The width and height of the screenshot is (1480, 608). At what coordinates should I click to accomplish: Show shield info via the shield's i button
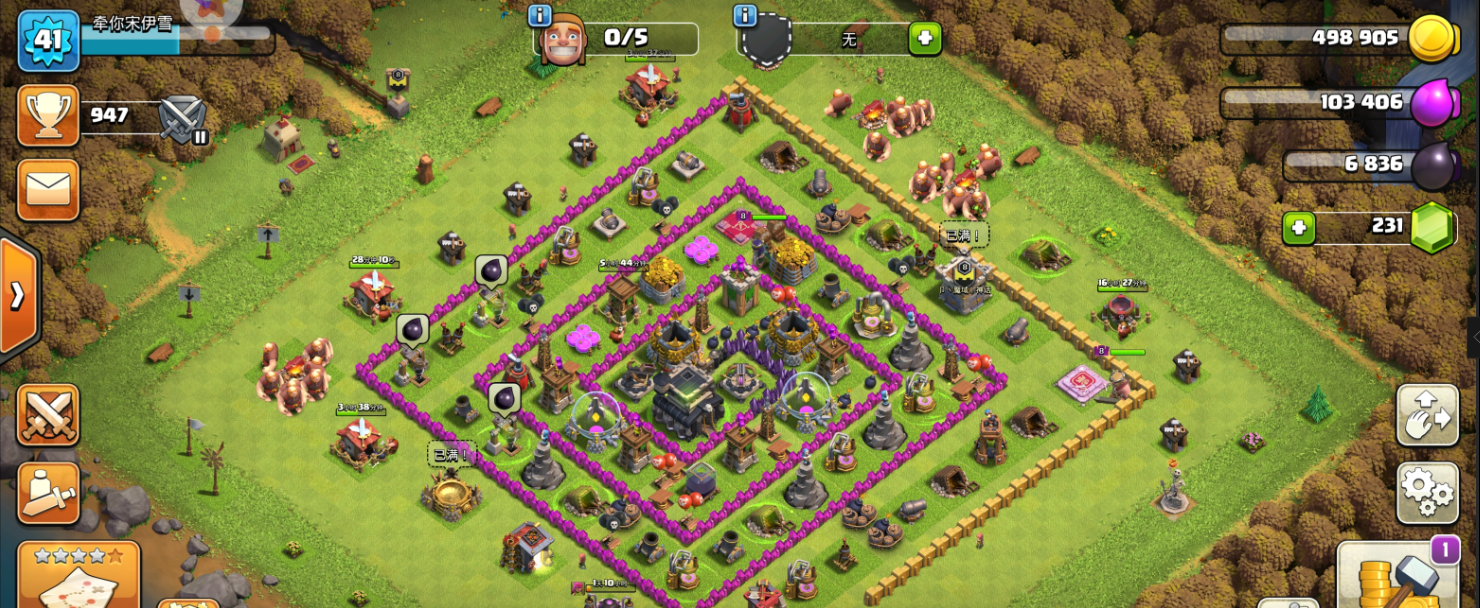tap(744, 15)
